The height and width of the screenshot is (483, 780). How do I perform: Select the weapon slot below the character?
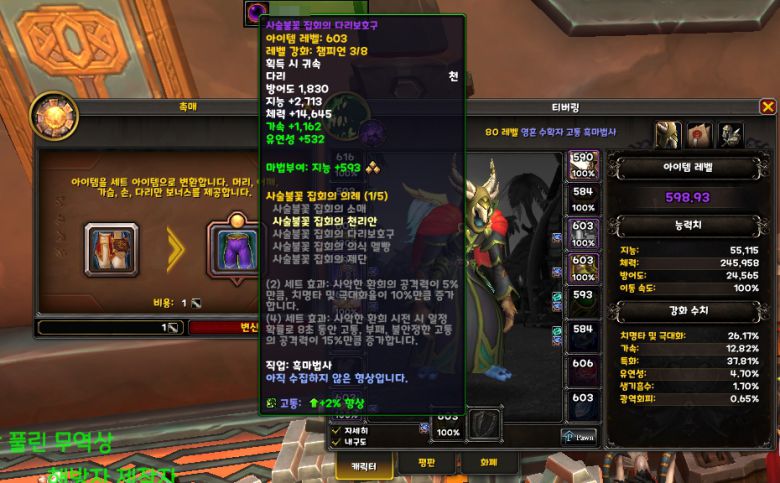click(485, 423)
